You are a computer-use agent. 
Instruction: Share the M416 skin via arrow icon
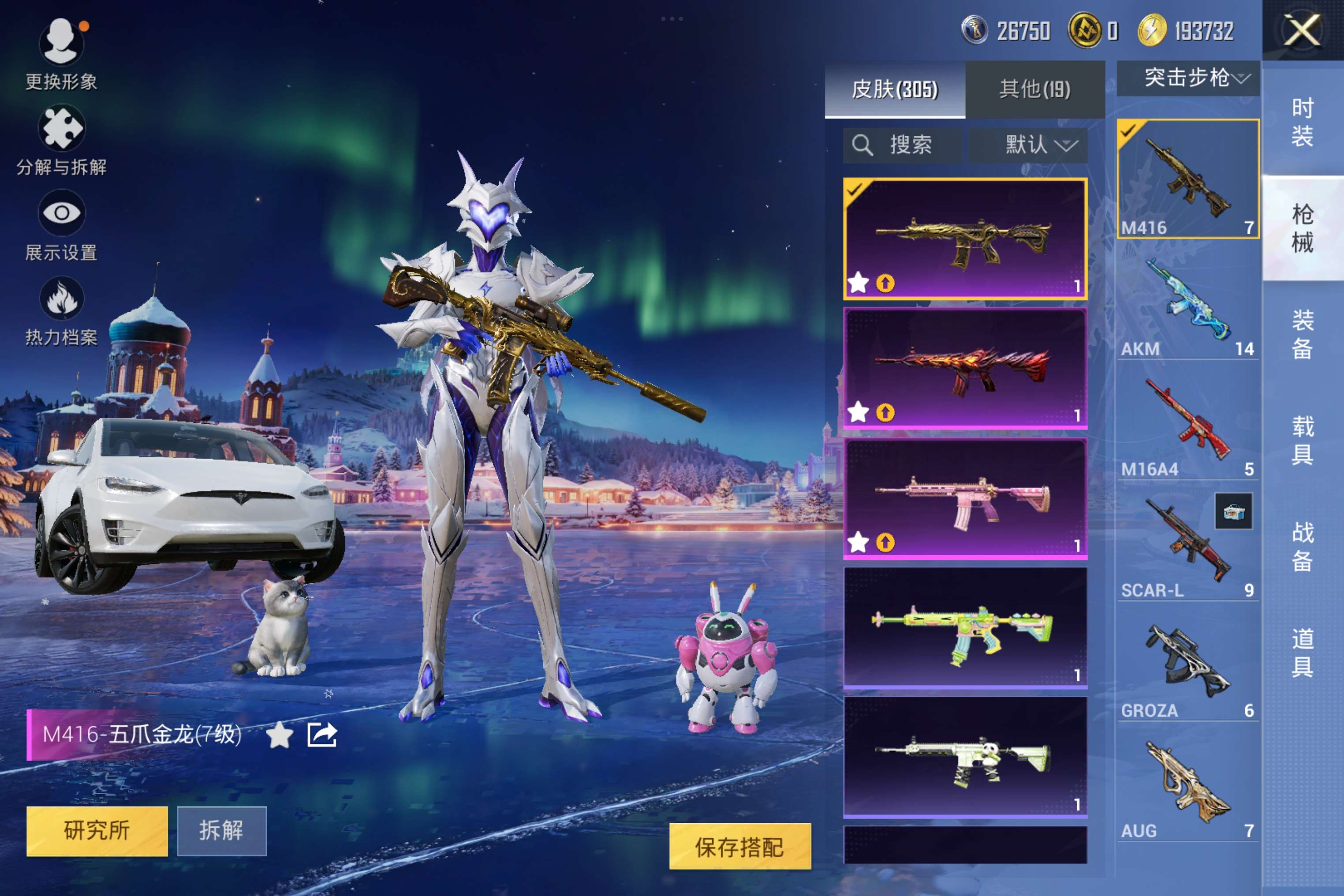(x=322, y=734)
